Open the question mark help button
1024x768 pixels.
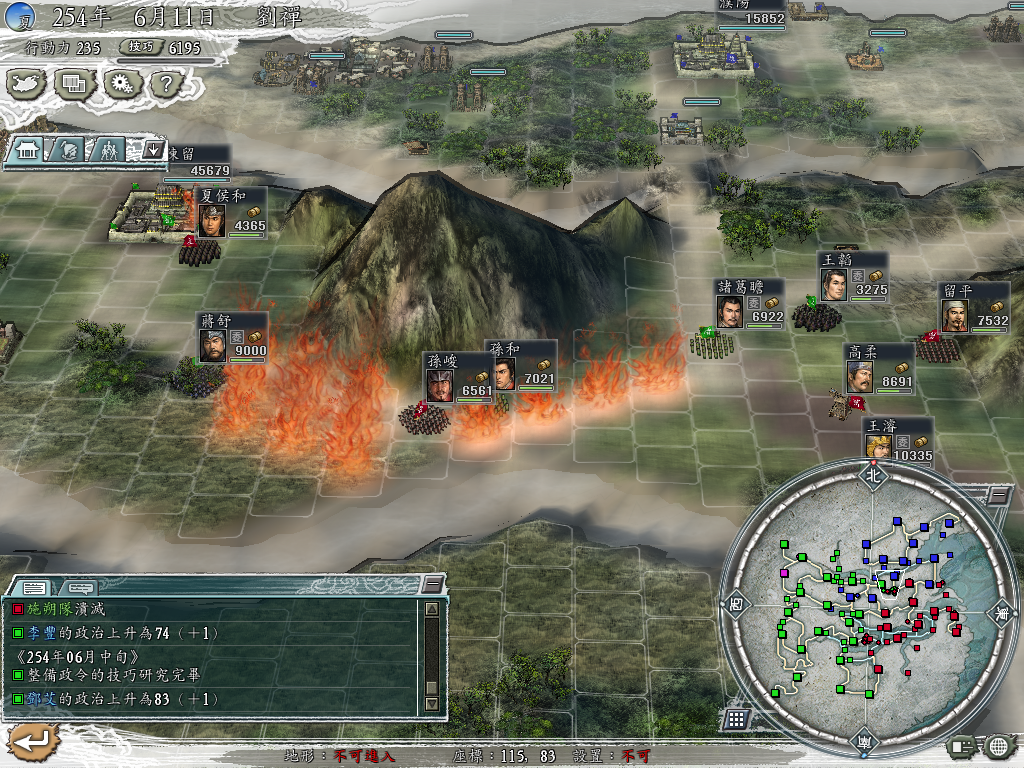[165, 84]
